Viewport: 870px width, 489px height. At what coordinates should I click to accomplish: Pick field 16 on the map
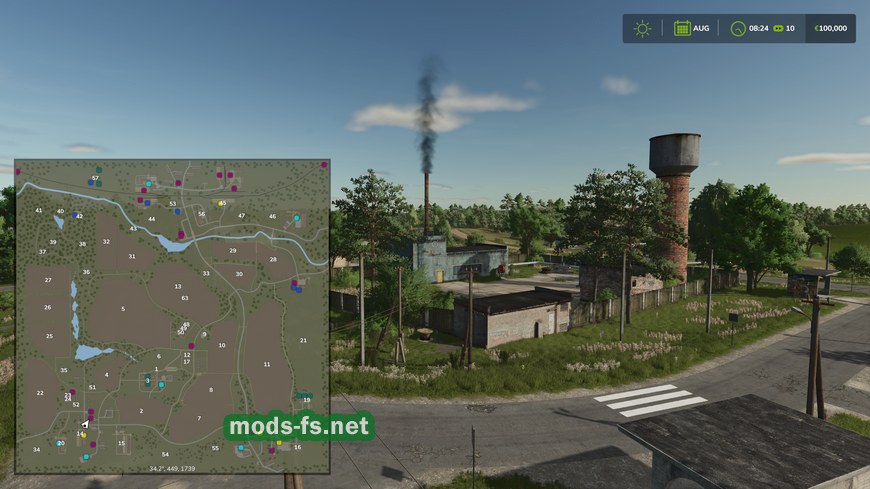tap(297, 447)
